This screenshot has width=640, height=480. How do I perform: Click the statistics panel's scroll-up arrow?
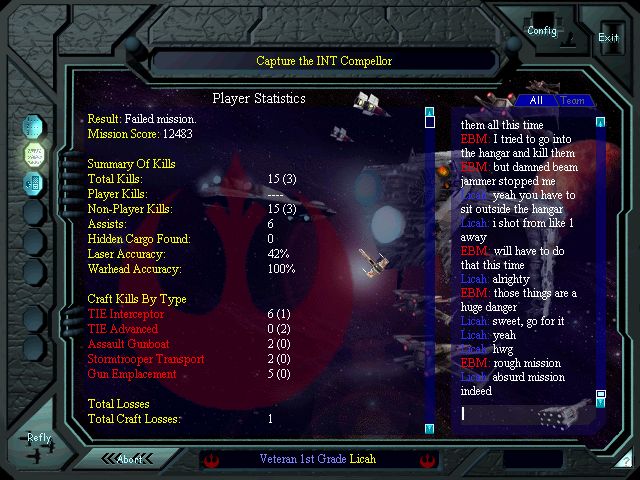tap(429, 112)
